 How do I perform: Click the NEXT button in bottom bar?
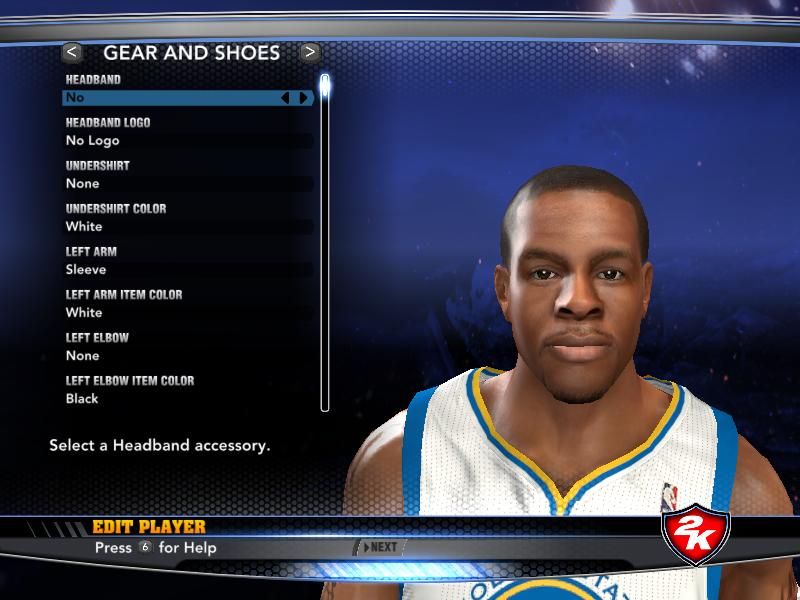click(381, 547)
